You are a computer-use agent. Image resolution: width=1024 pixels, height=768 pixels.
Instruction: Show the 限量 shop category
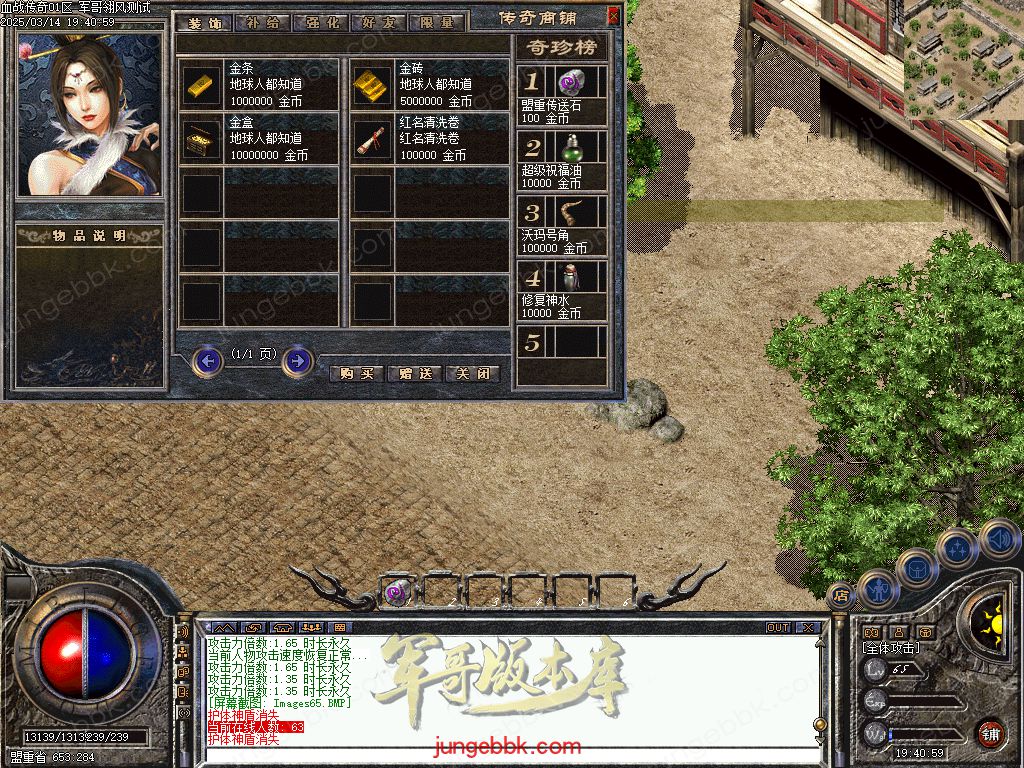tap(436, 23)
